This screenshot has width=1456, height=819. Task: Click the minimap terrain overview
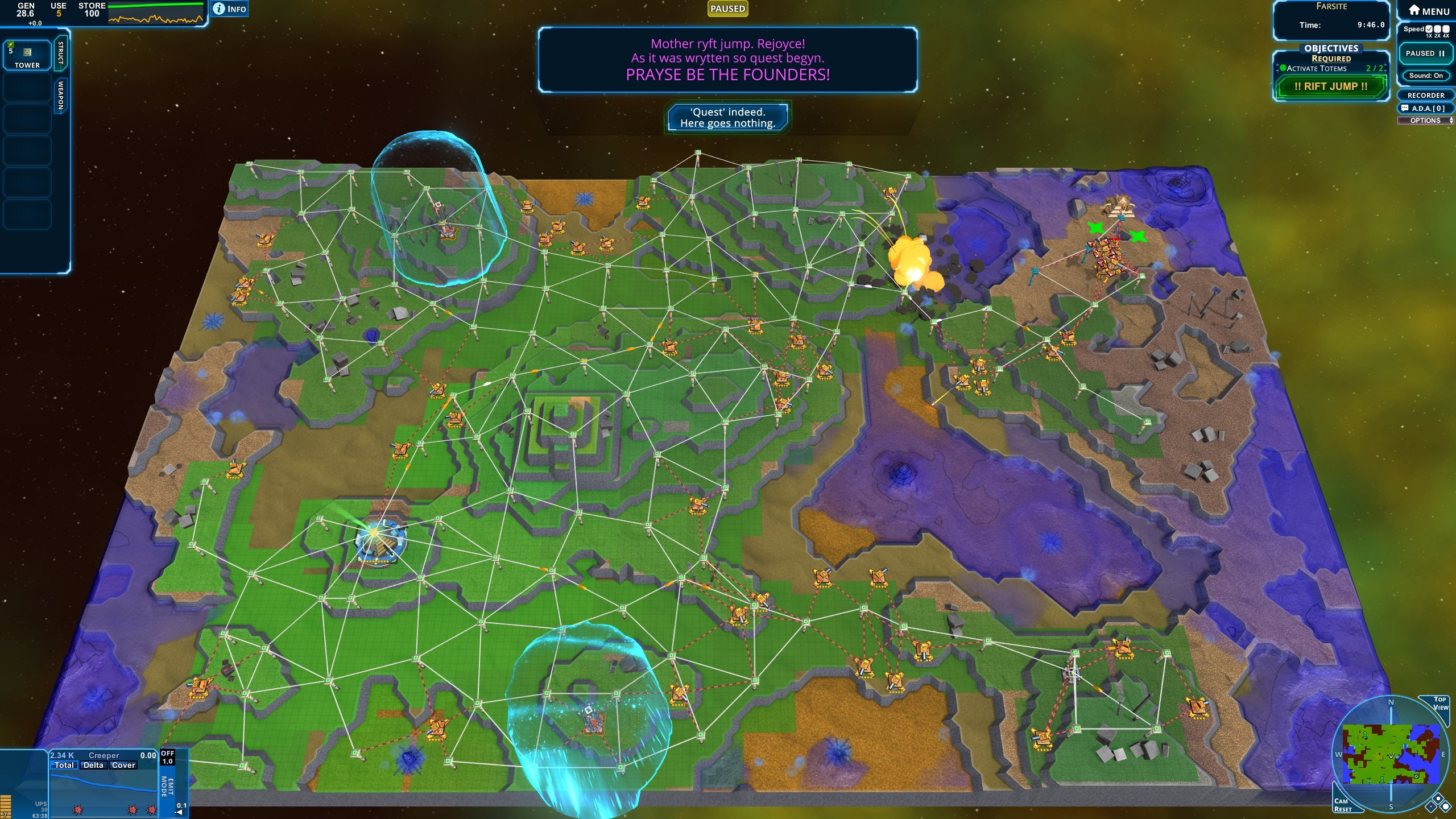[1391, 754]
